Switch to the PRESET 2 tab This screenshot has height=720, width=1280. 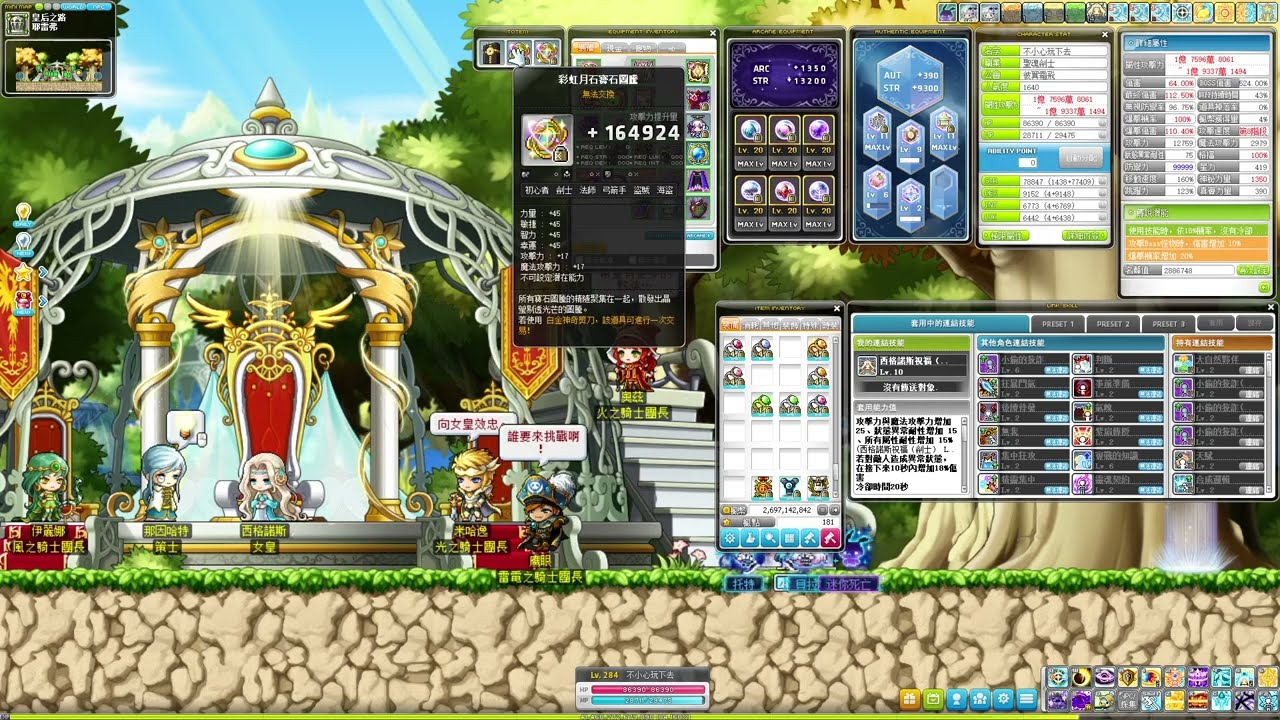(1112, 324)
